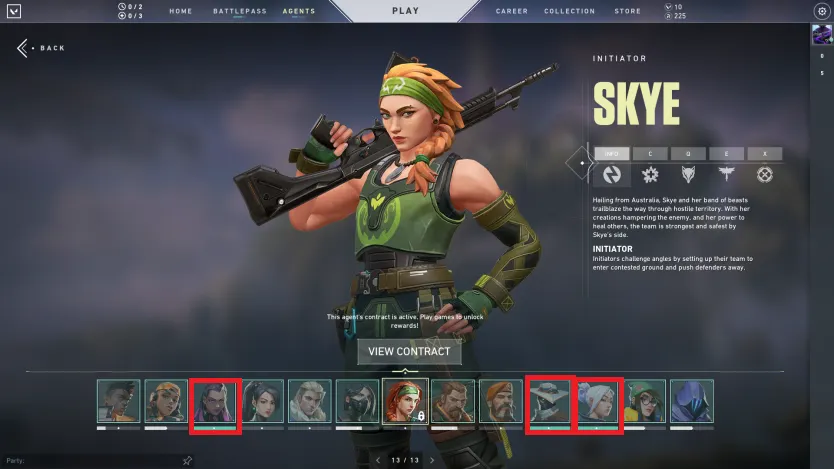Viewport: 834px width, 469px height.
Task: Click the View Contract button
Action: (410, 351)
